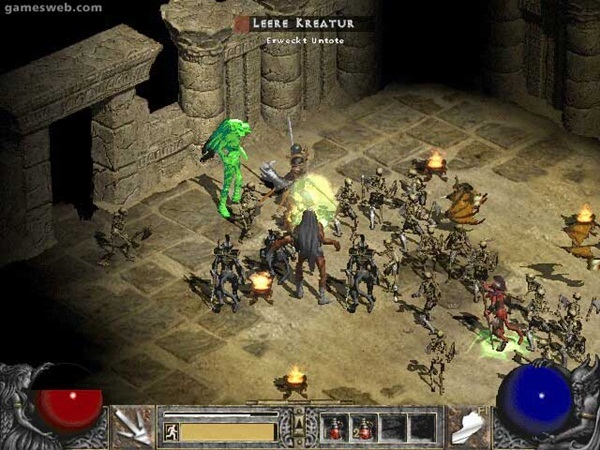Toggle the run/walk button

171,432
